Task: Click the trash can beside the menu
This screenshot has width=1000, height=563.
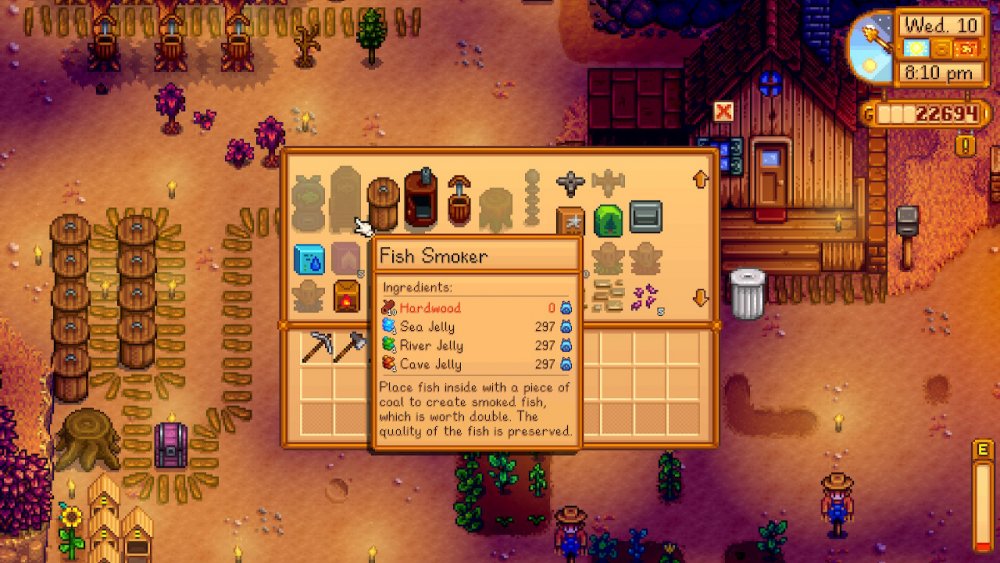Action: [x=746, y=294]
